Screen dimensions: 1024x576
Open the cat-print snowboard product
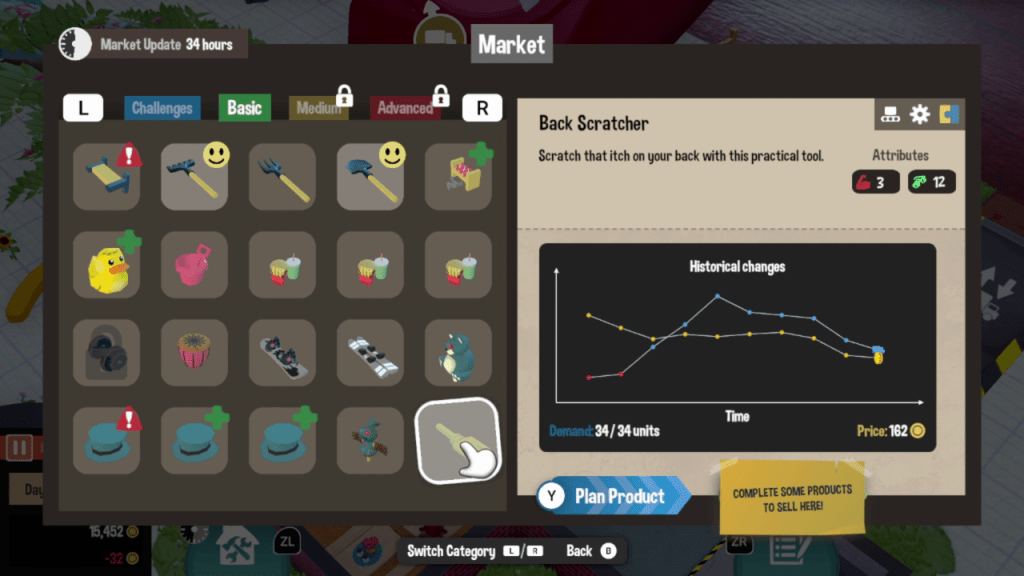click(282, 353)
